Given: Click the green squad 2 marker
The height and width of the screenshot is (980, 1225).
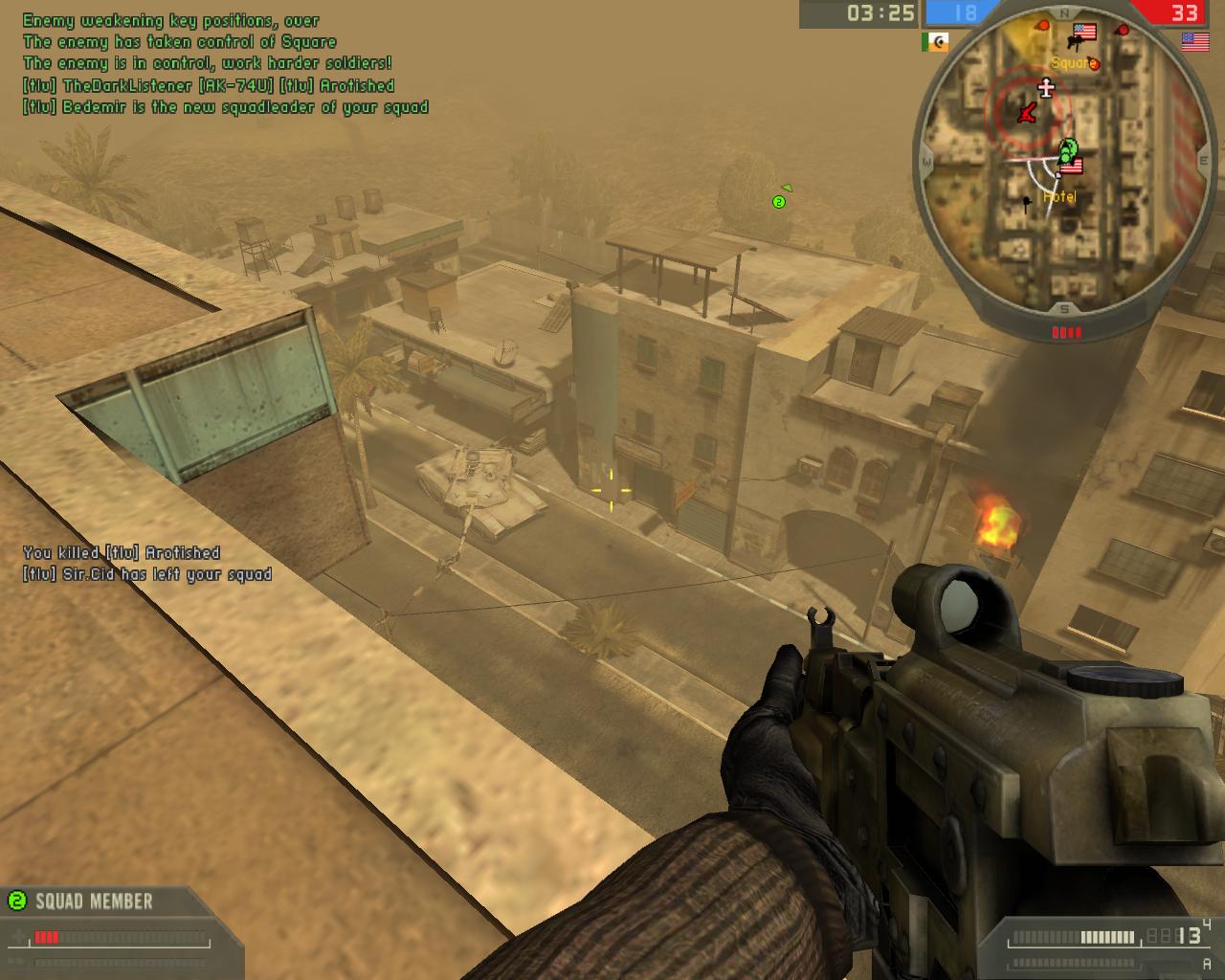Looking at the screenshot, I should pyautogui.click(x=779, y=201).
